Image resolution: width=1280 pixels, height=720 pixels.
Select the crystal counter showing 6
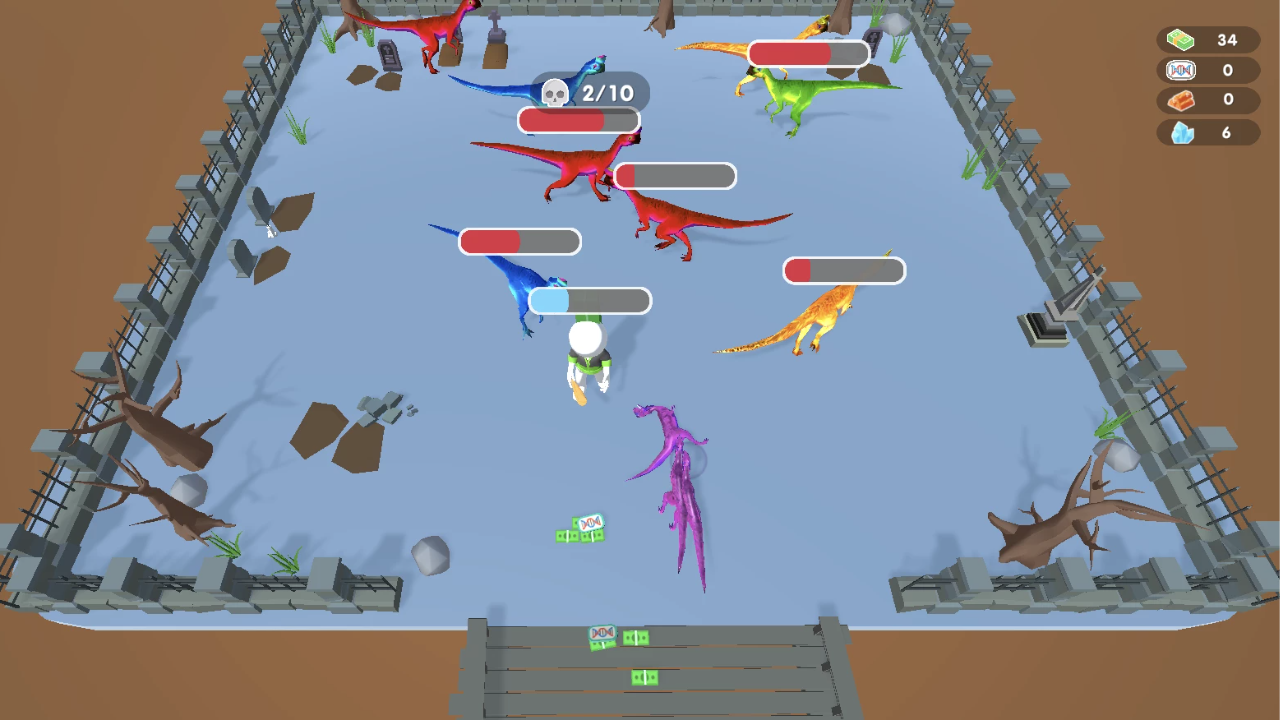pyautogui.click(x=1226, y=131)
